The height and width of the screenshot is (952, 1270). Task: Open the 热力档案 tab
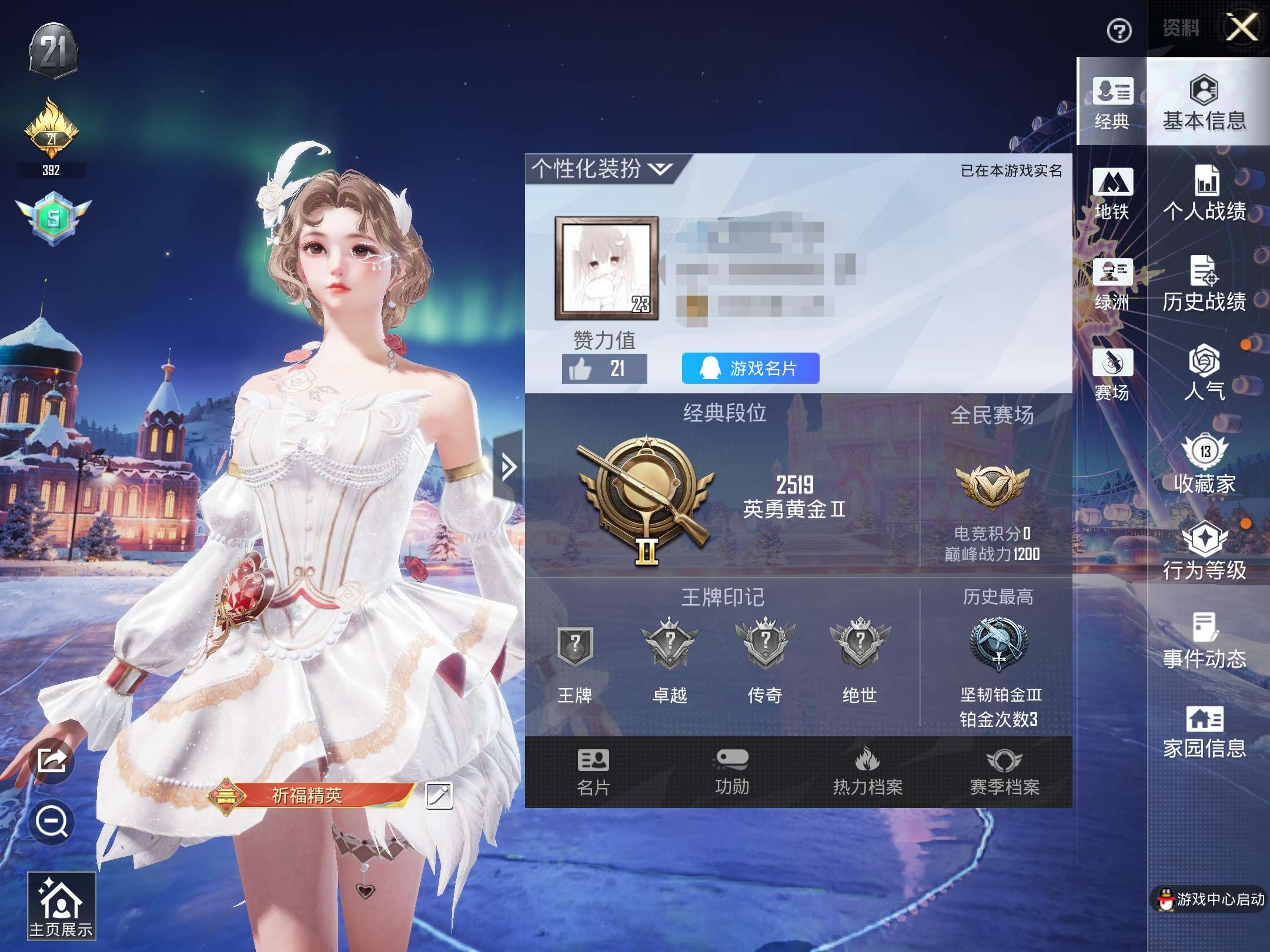pyautogui.click(x=867, y=772)
